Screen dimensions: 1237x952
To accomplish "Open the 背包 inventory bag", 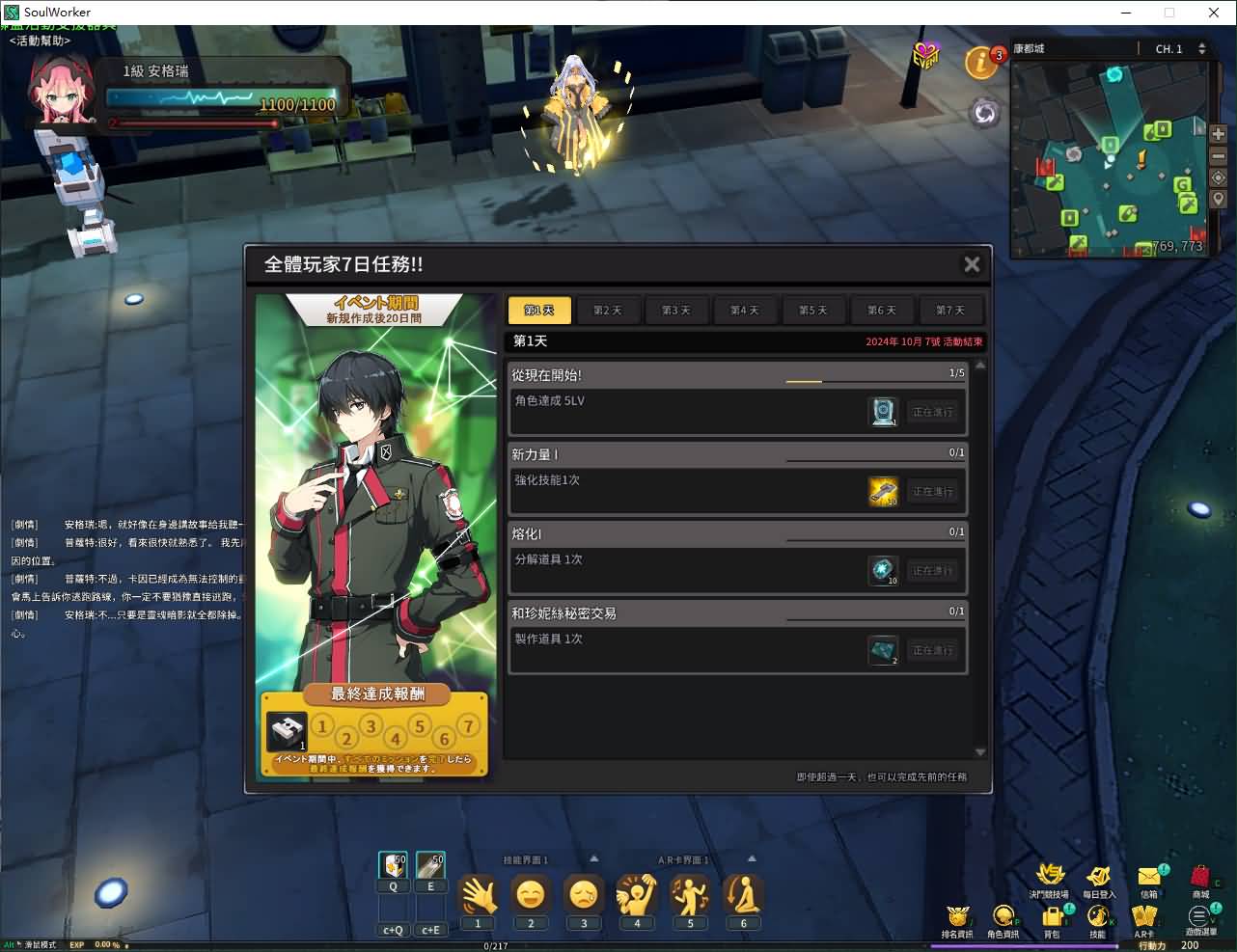I will (1053, 917).
